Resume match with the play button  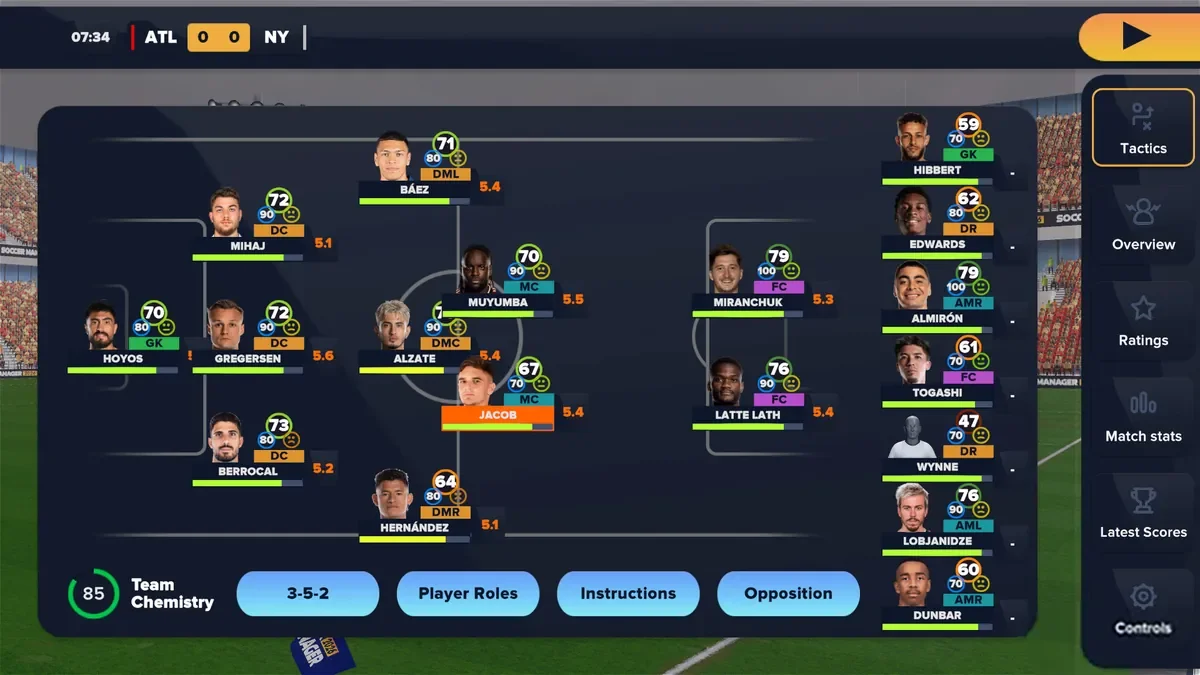1137,37
